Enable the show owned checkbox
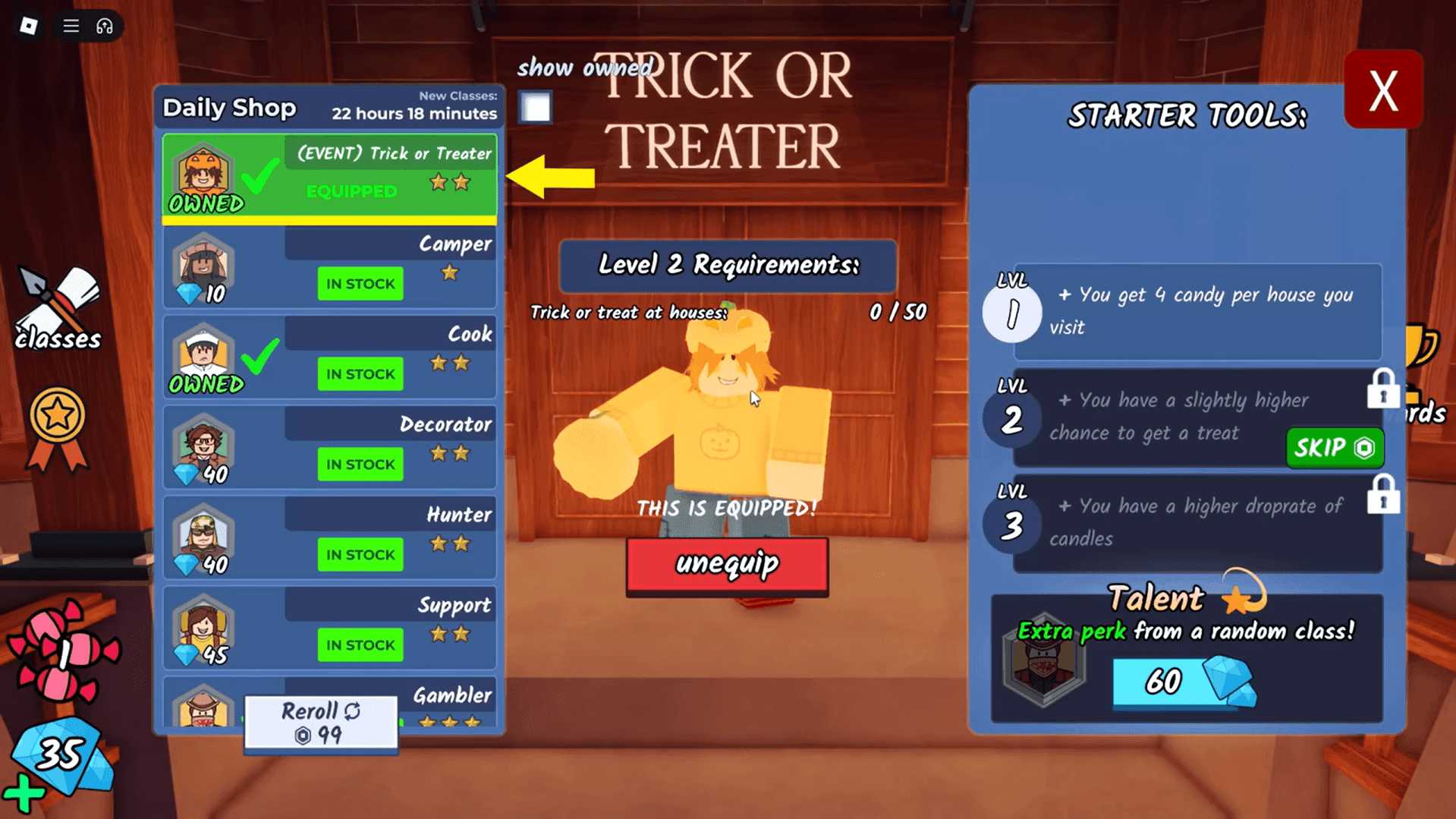1456x819 pixels. coord(535,108)
